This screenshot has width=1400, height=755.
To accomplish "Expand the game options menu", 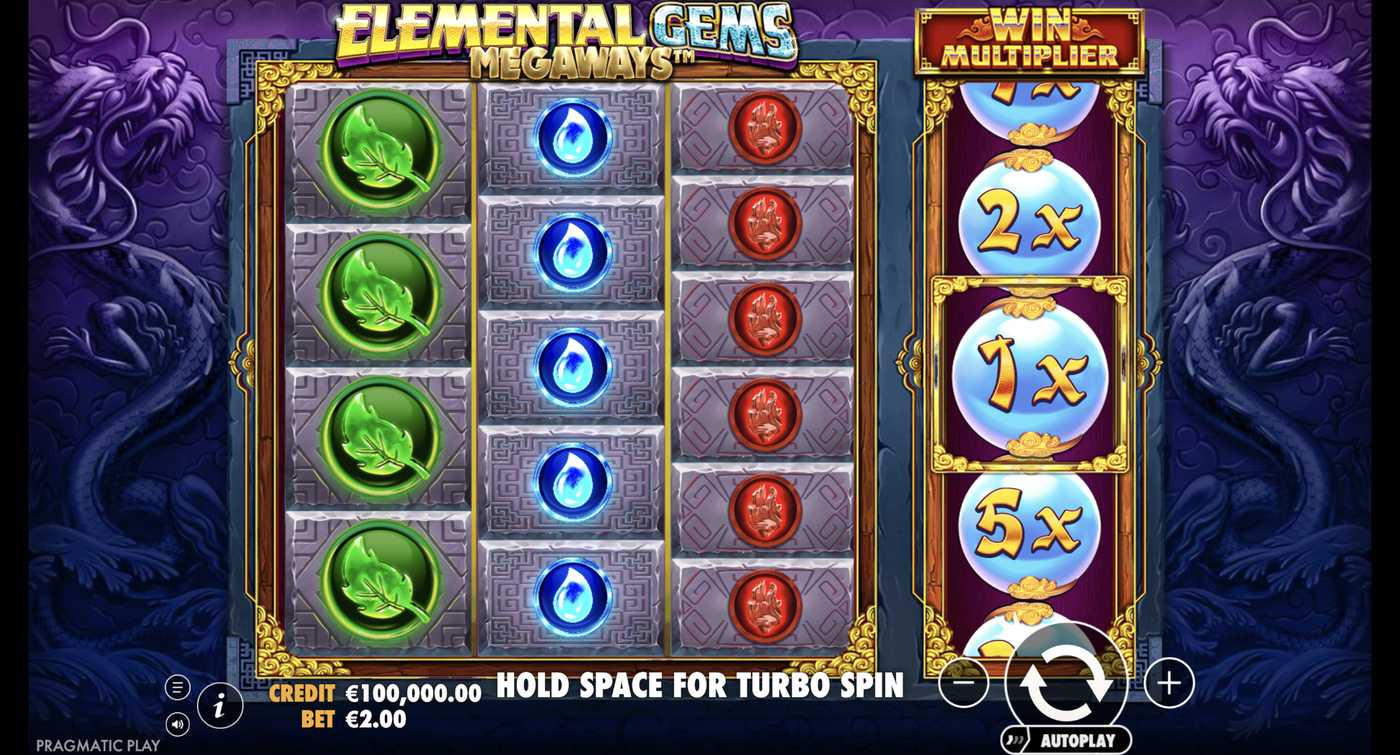I will 178,686.
